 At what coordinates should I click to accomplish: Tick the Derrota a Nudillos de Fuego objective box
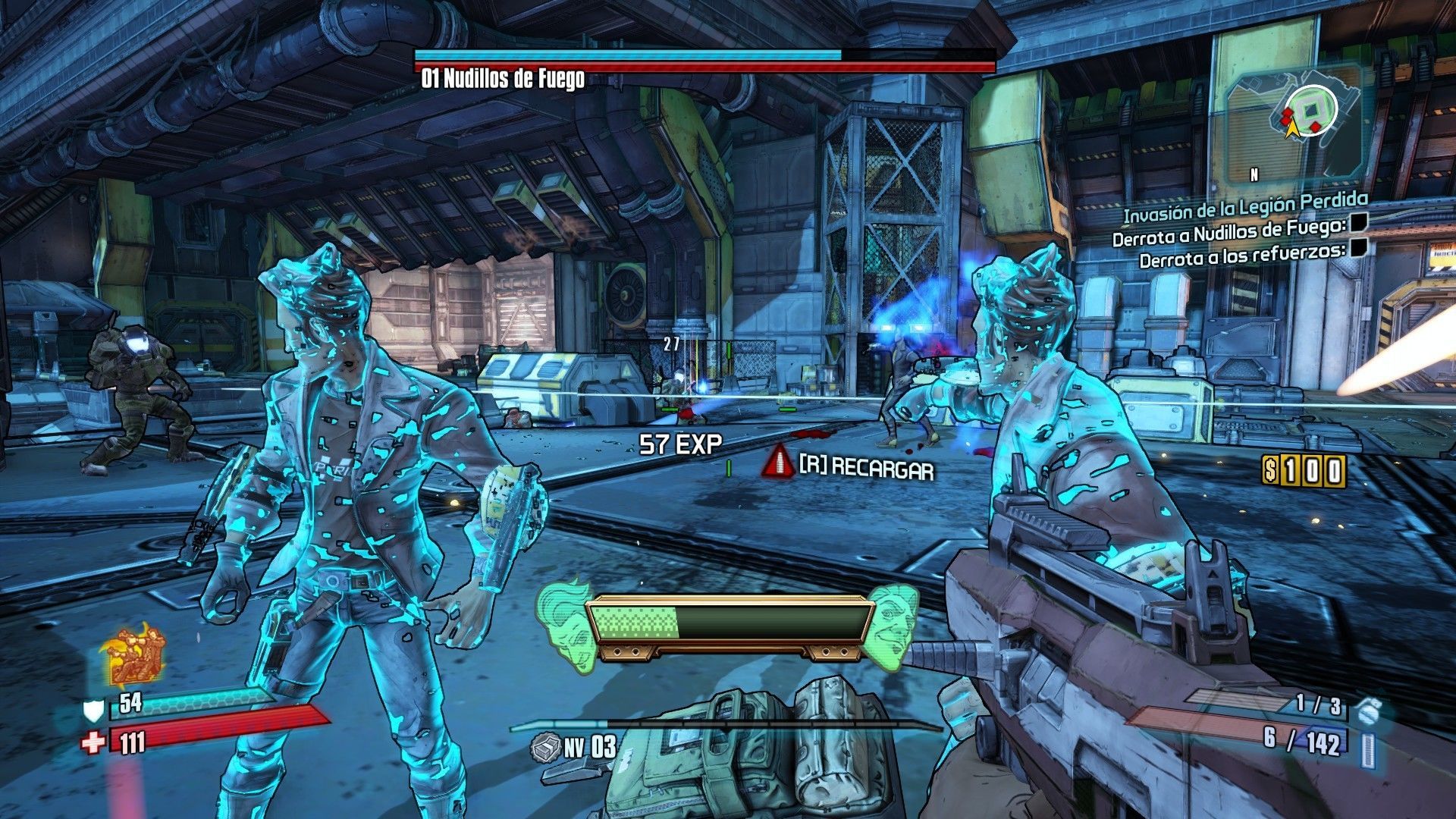1358,223
